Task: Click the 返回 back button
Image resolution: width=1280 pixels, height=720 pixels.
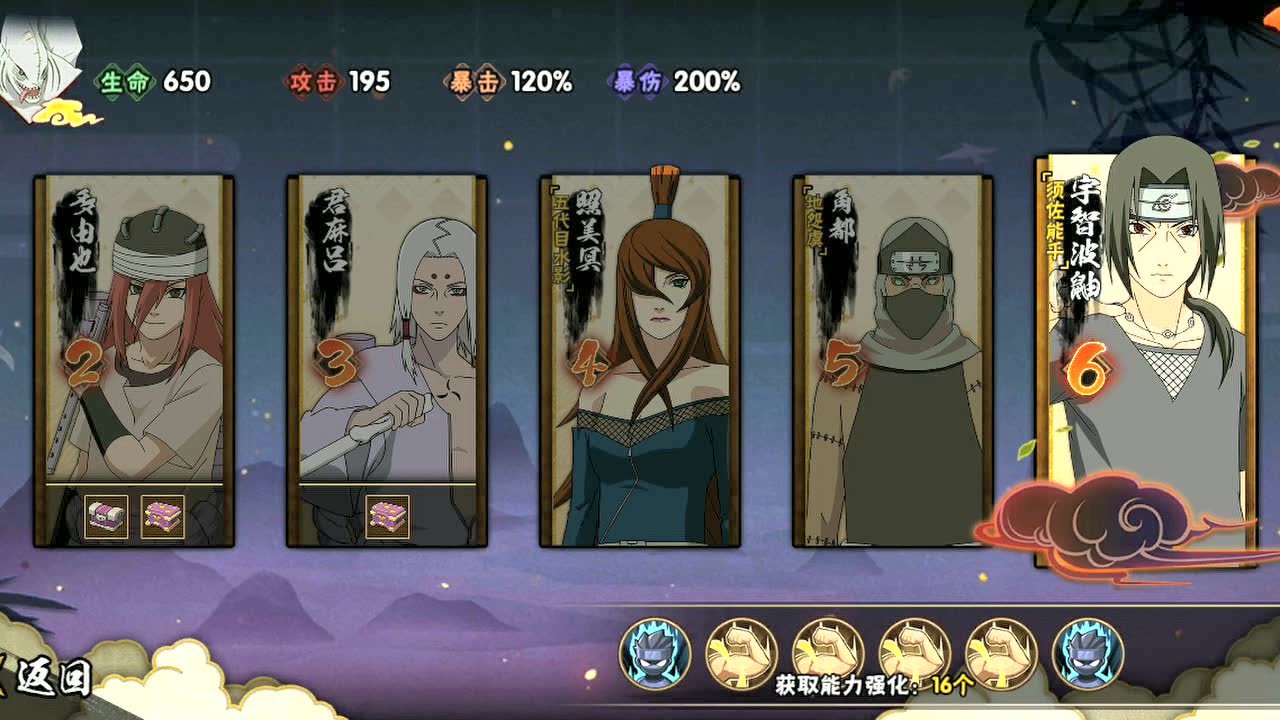Action: 48,675
